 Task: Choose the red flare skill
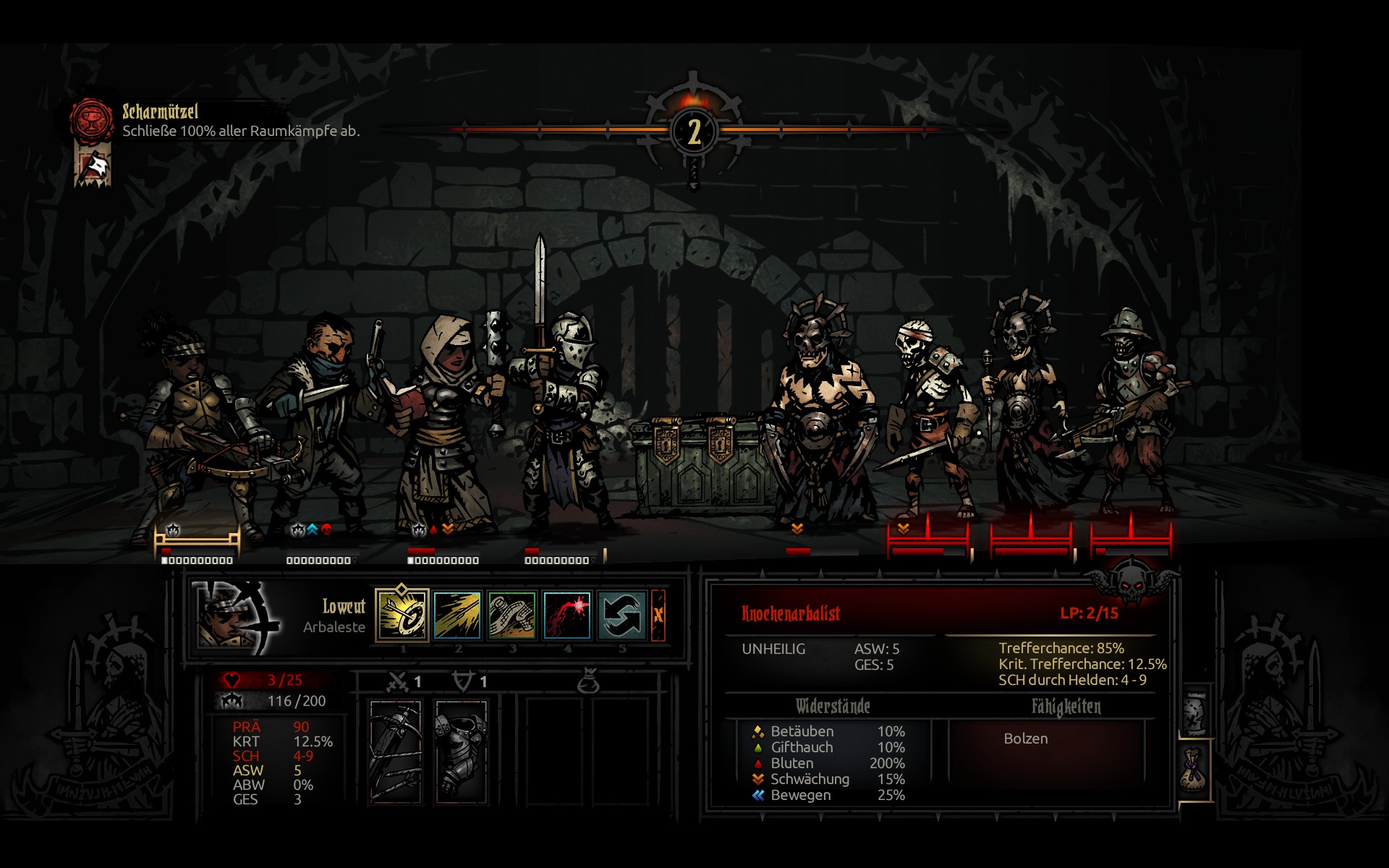pyautogui.click(x=566, y=616)
